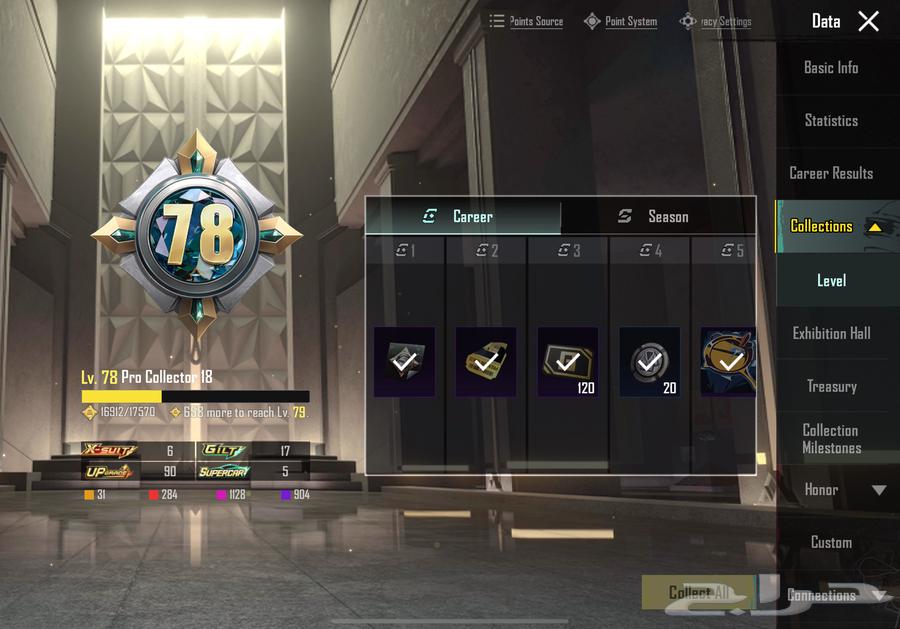
Task: Close the Data panel
Action: [868, 21]
